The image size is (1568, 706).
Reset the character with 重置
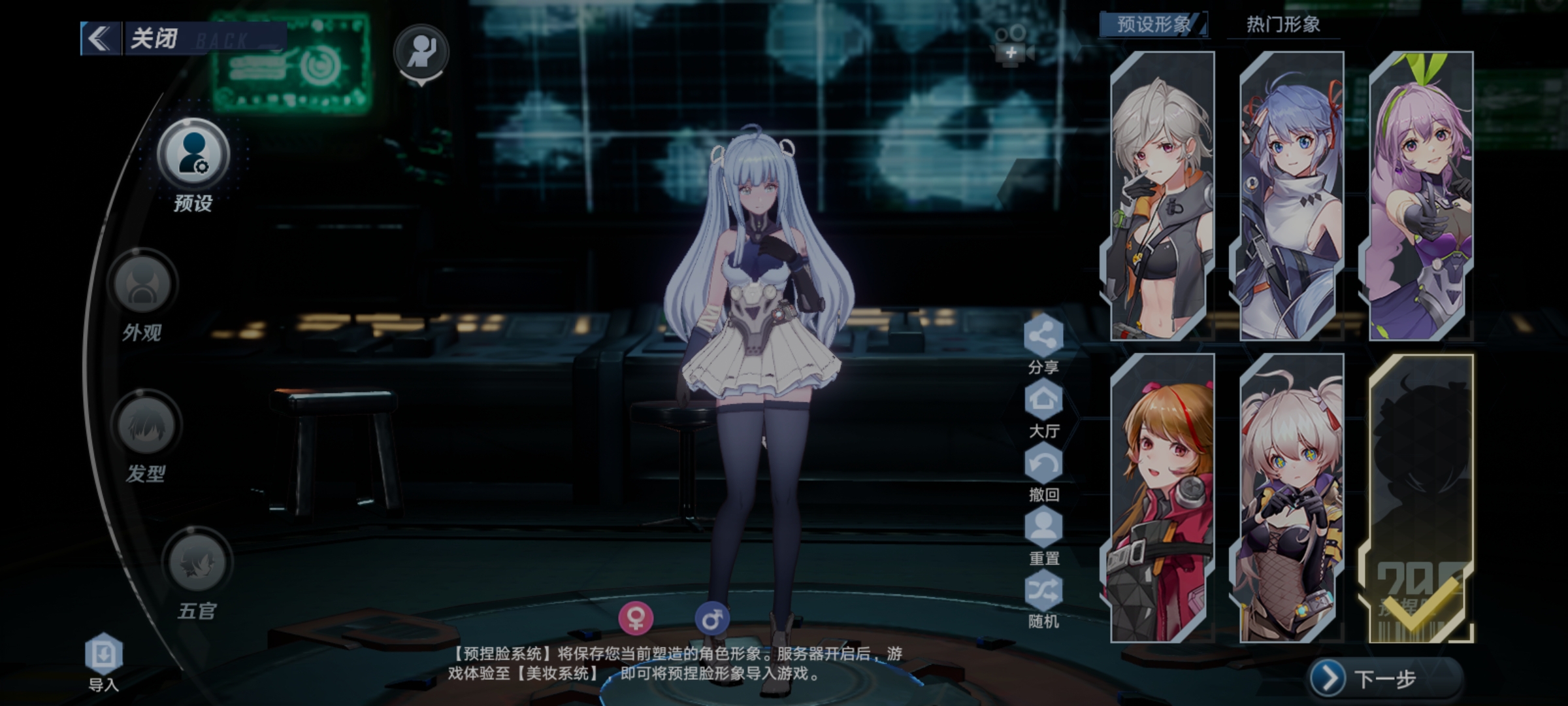point(1043,528)
